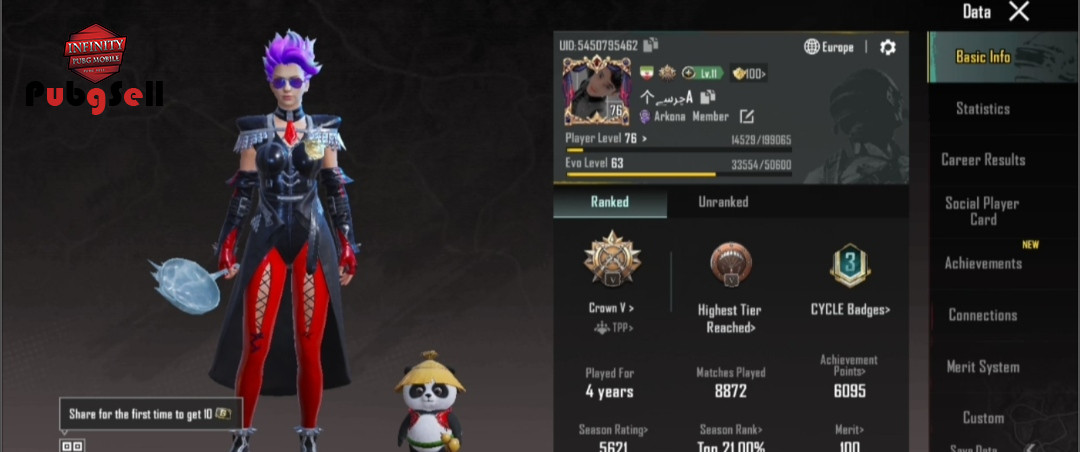
Task: Open the Social Player Card tab
Action: coord(982,211)
